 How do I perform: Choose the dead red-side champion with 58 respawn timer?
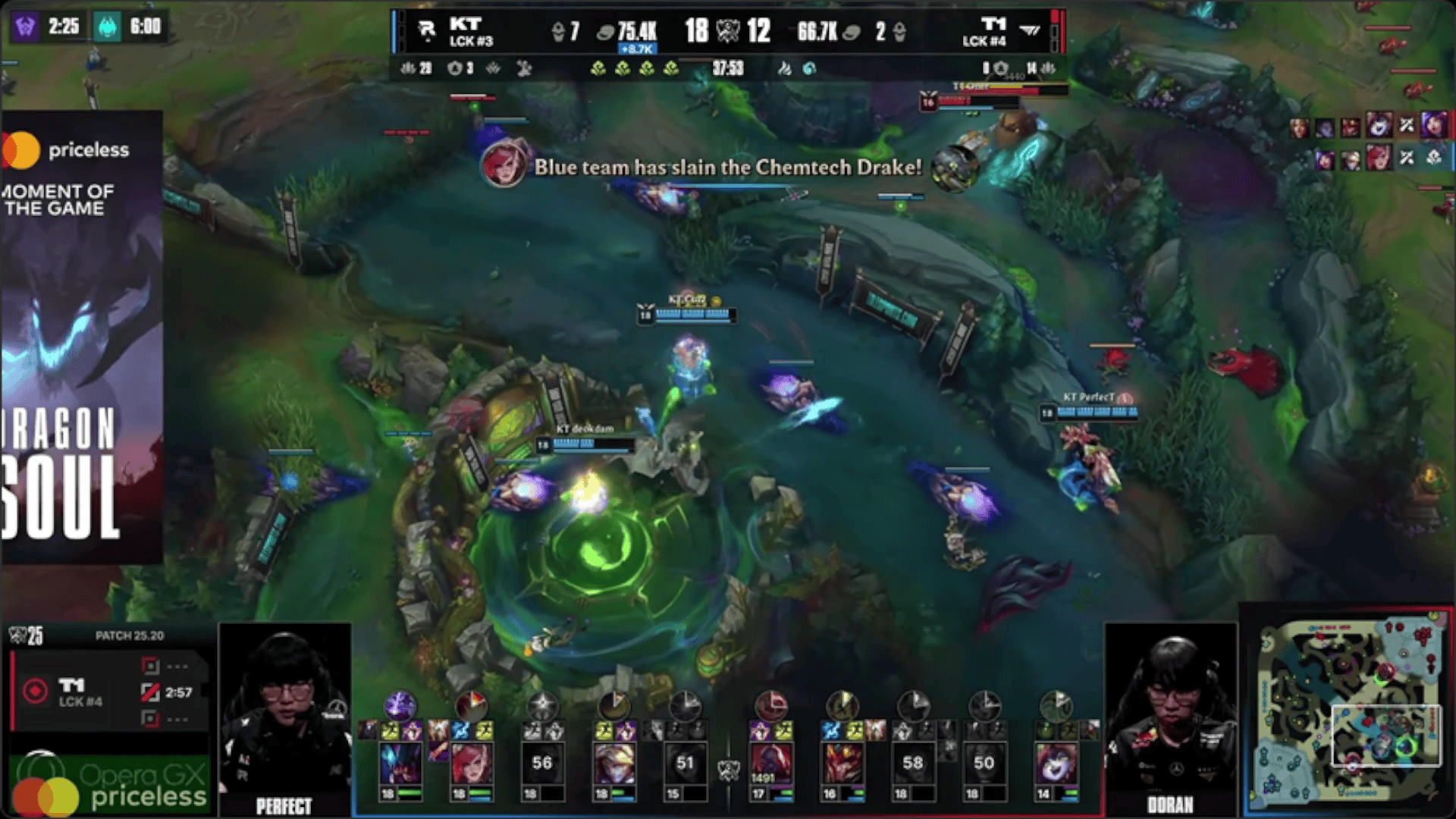tap(912, 763)
